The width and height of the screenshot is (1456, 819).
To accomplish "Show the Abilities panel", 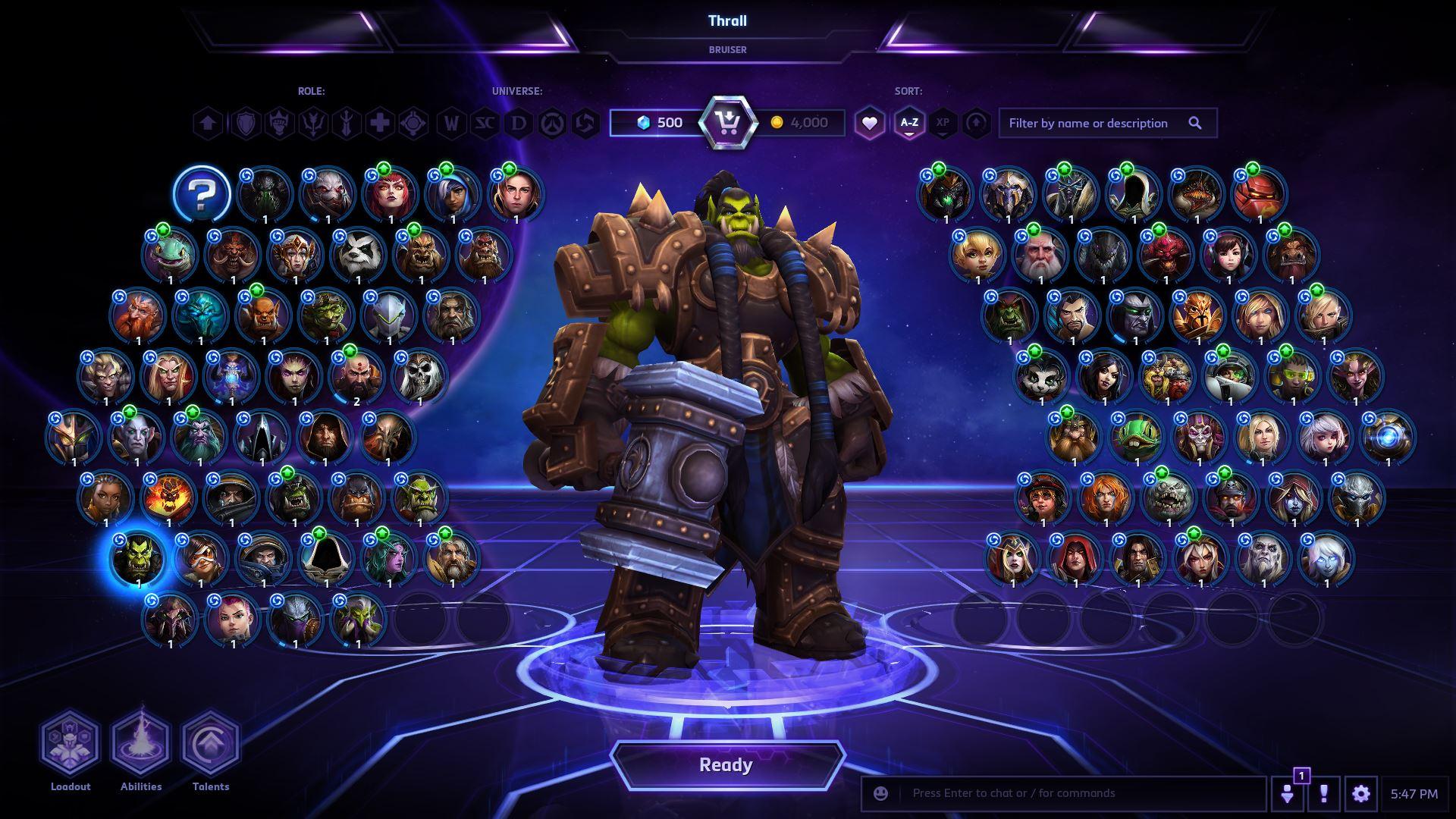I will click(141, 743).
